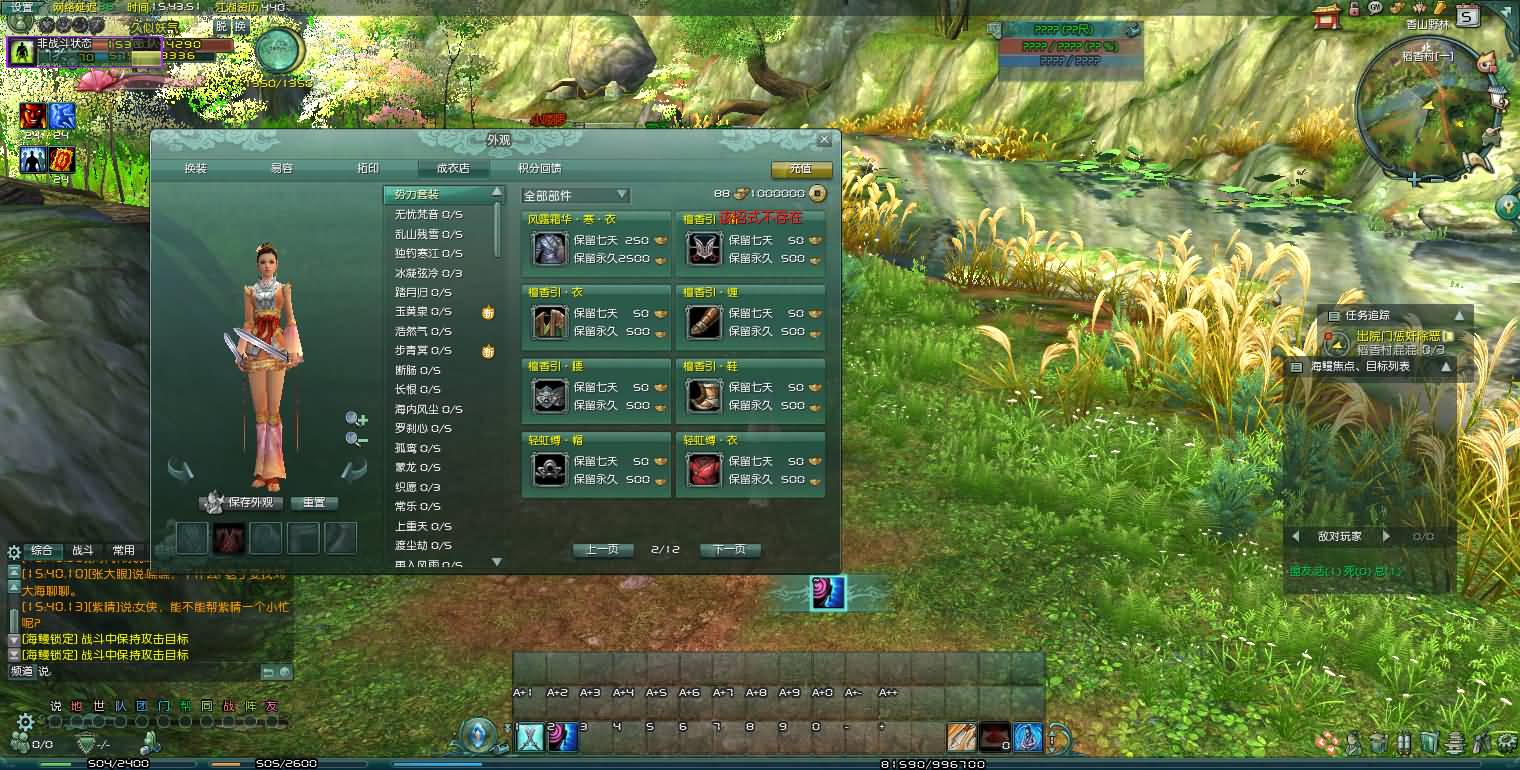Click the 新 badge next to 玉黄泉
1520x770 pixels.
click(x=489, y=312)
